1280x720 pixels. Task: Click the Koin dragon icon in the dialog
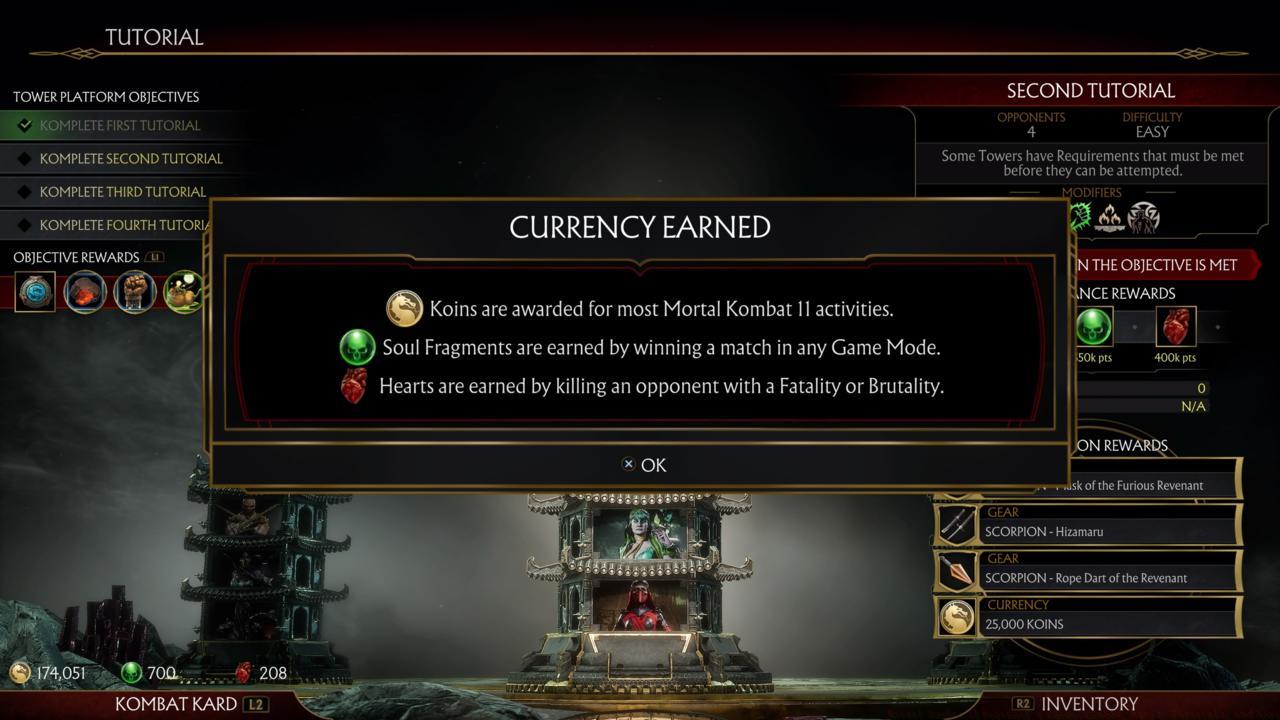click(x=405, y=308)
